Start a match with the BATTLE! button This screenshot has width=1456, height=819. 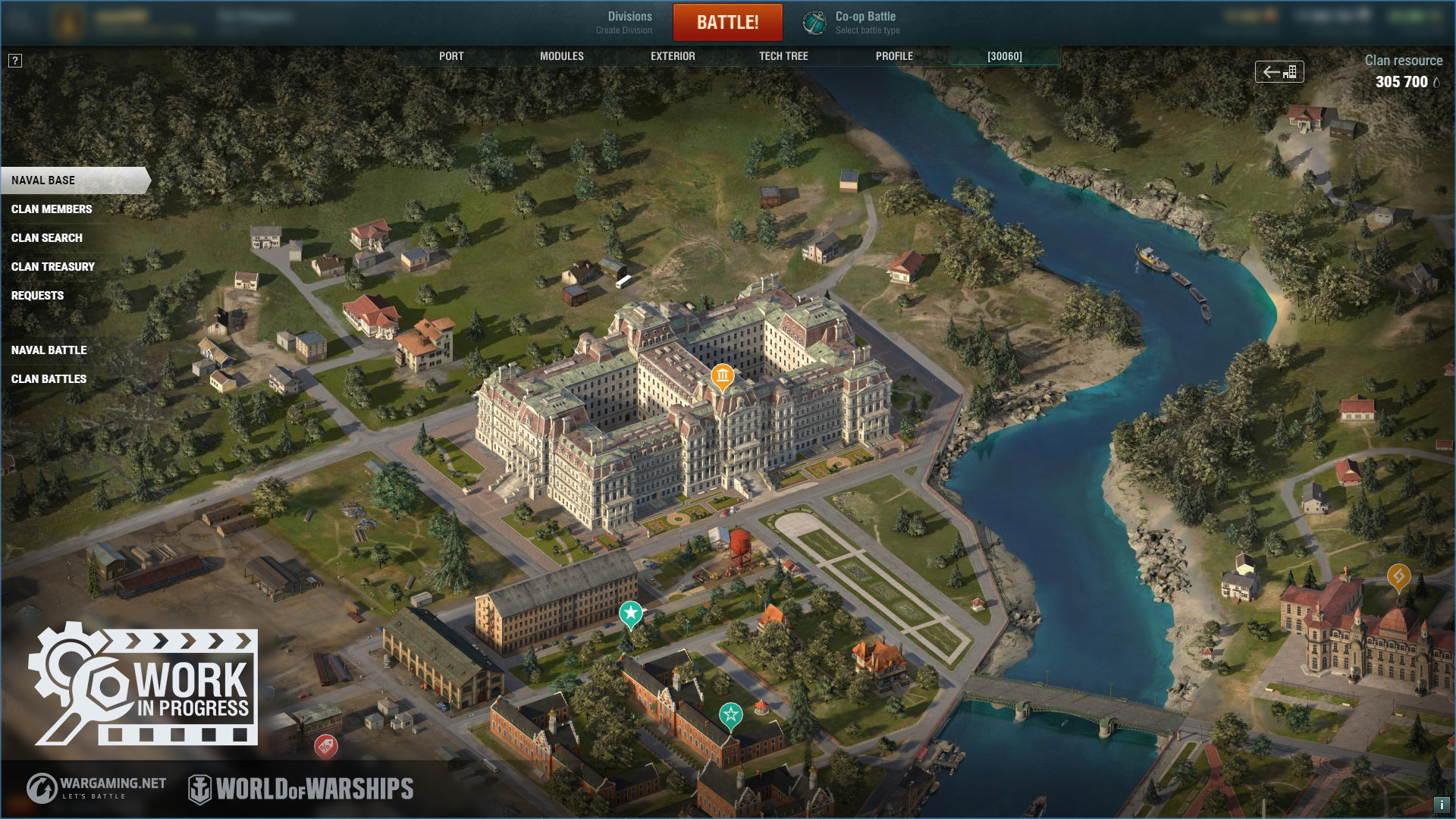[x=727, y=22]
